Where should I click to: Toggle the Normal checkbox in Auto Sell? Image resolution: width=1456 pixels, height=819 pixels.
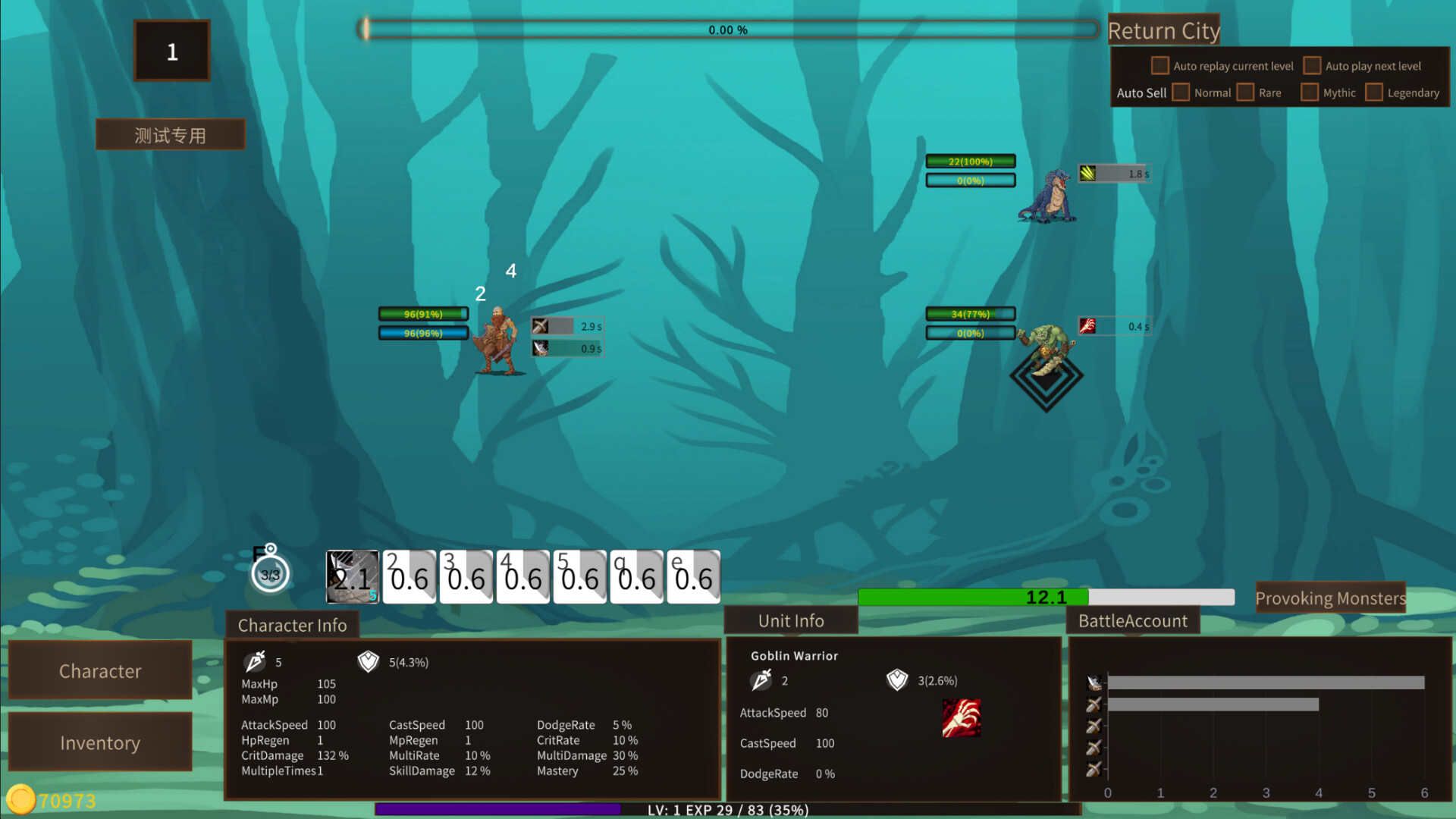[1181, 92]
